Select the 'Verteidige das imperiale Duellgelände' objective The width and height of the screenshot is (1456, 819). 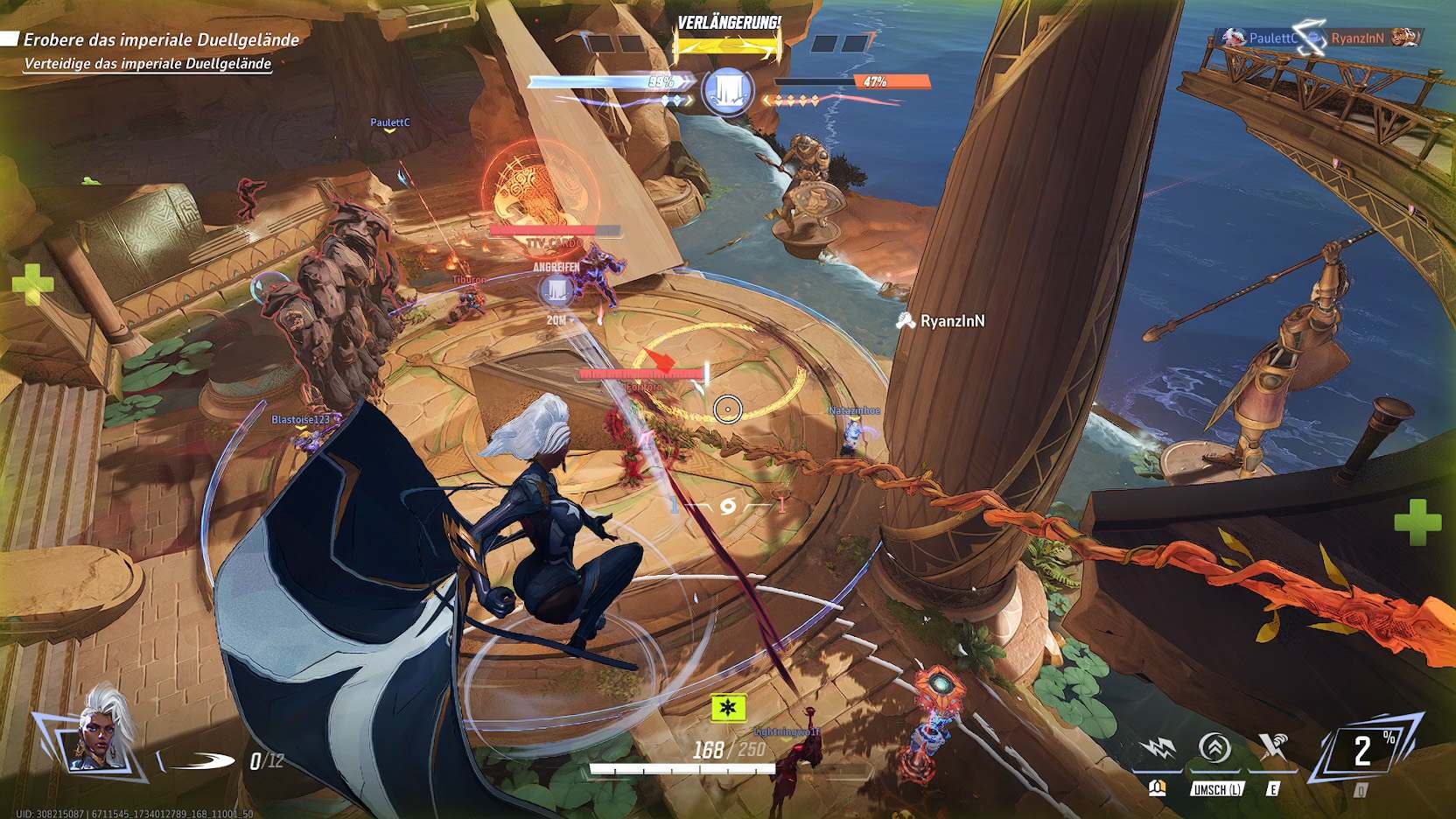[x=148, y=64]
